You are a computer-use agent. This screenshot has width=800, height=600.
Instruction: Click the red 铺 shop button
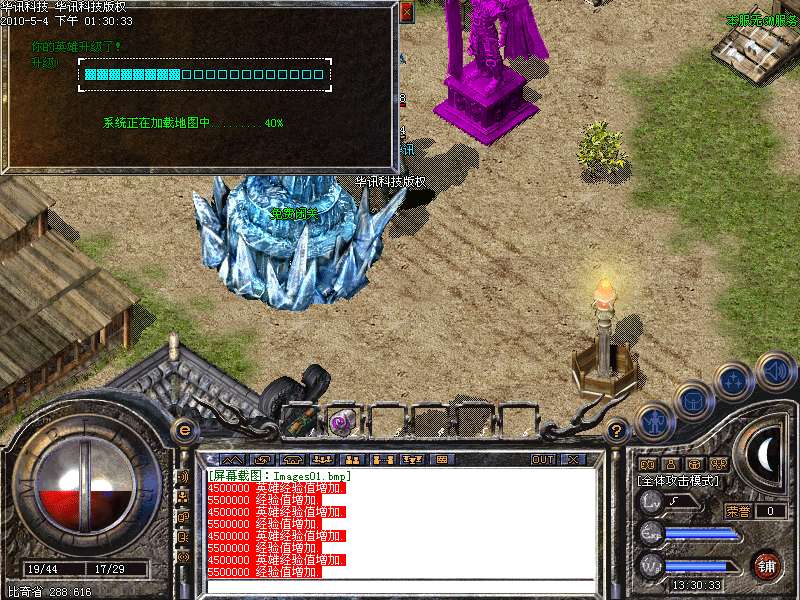point(766,565)
